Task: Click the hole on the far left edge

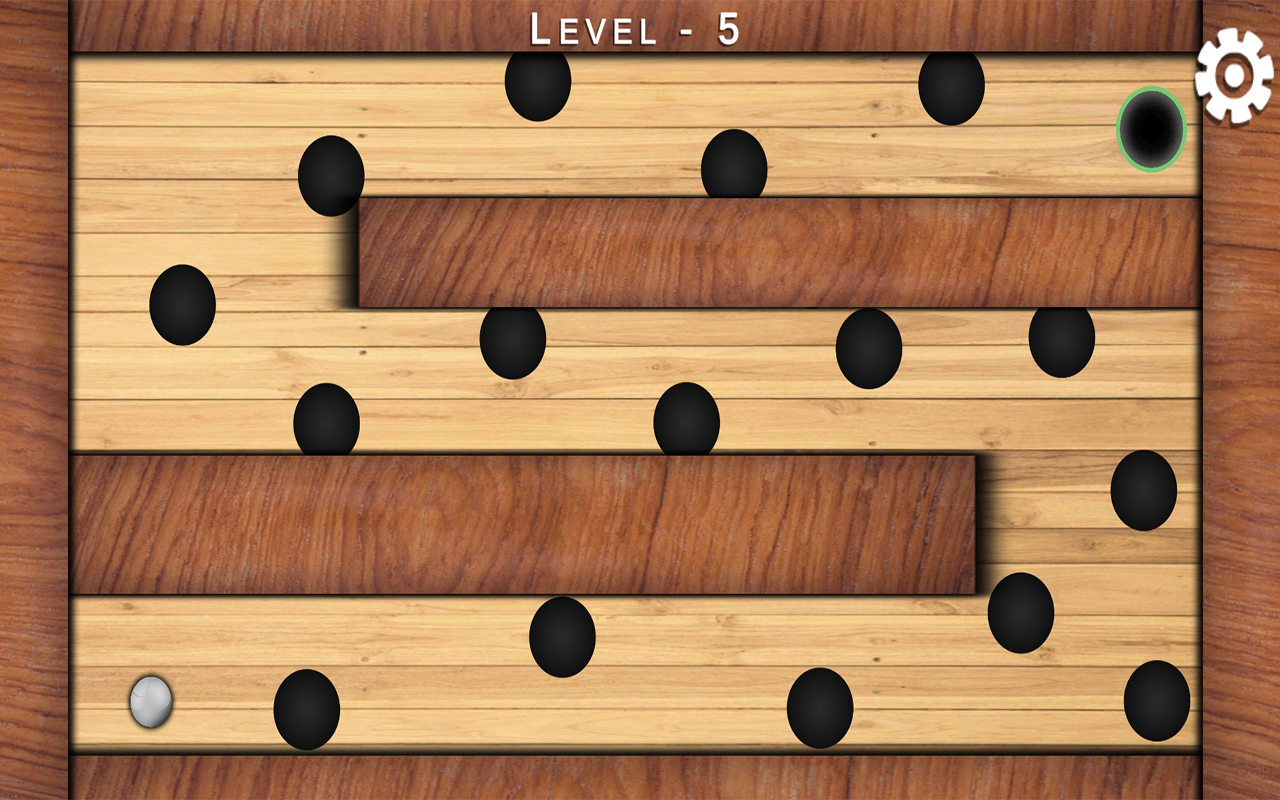Action: click(181, 306)
